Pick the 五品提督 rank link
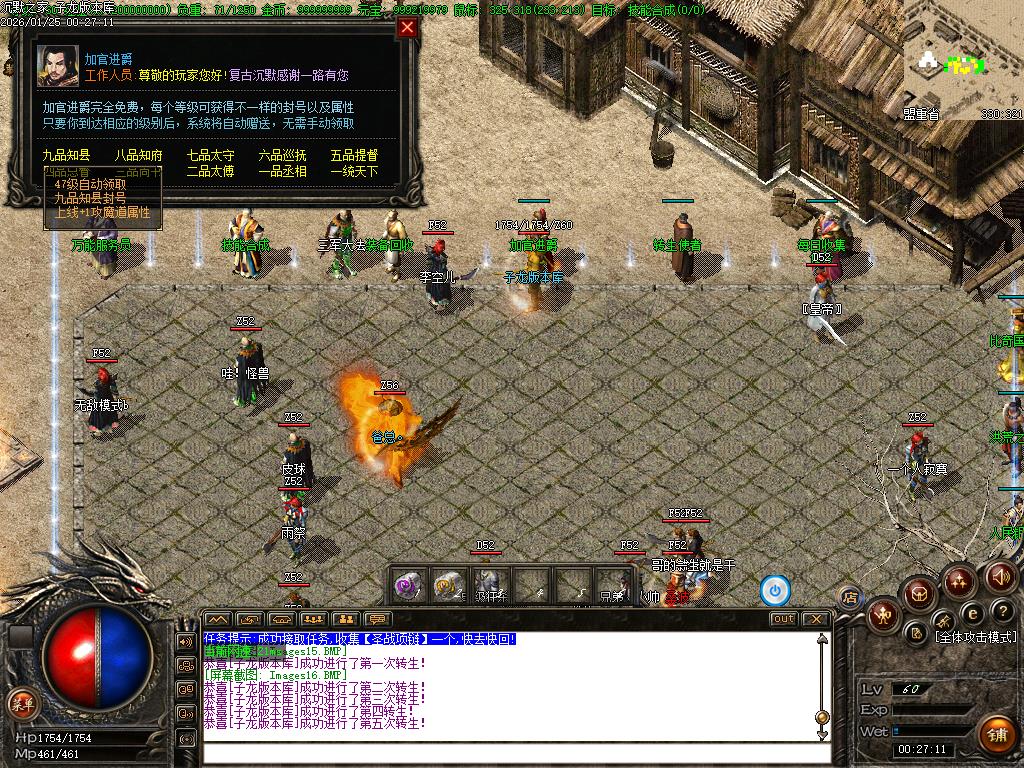This screenshot has height=768, width=1024. click(x=354, y=155)
